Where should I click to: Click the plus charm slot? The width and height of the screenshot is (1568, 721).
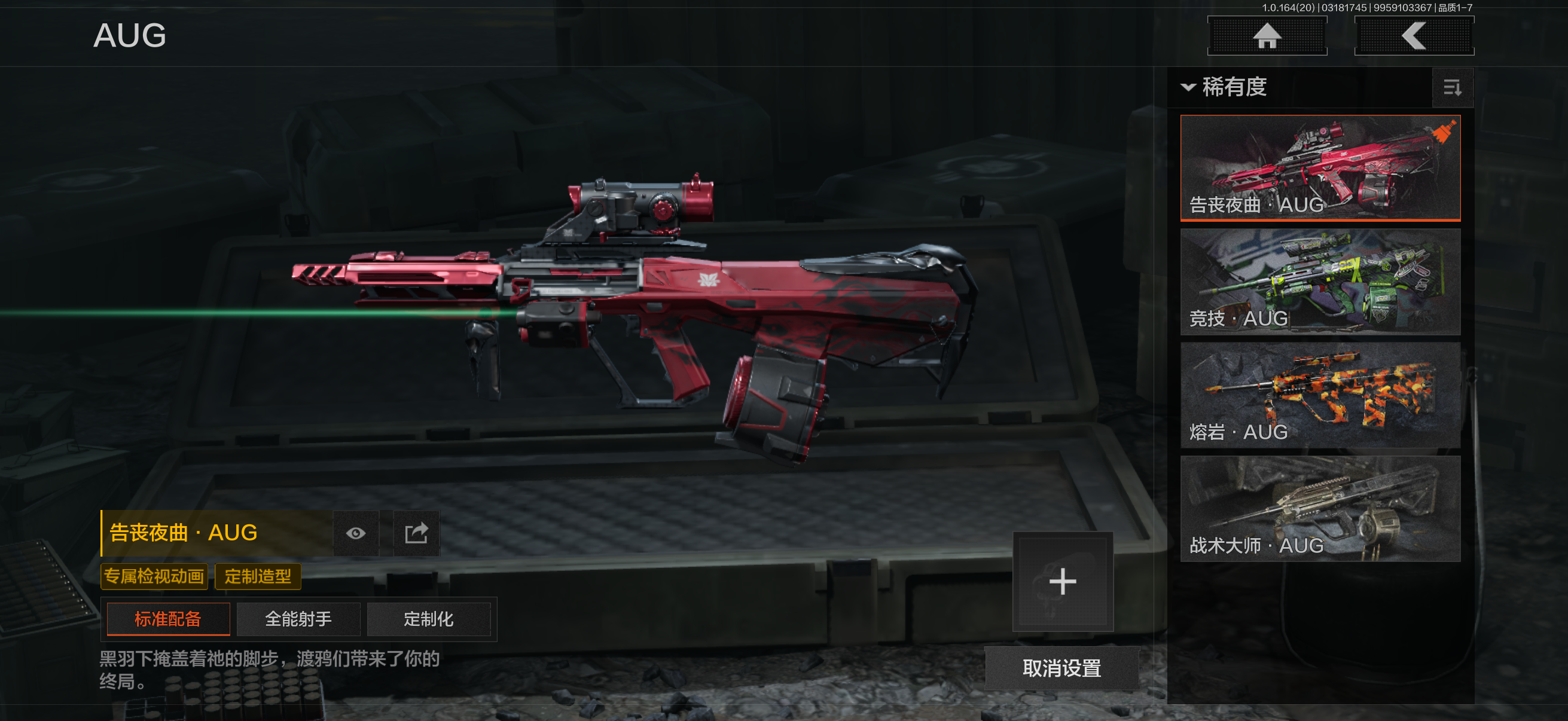[x=1062, y=581]
